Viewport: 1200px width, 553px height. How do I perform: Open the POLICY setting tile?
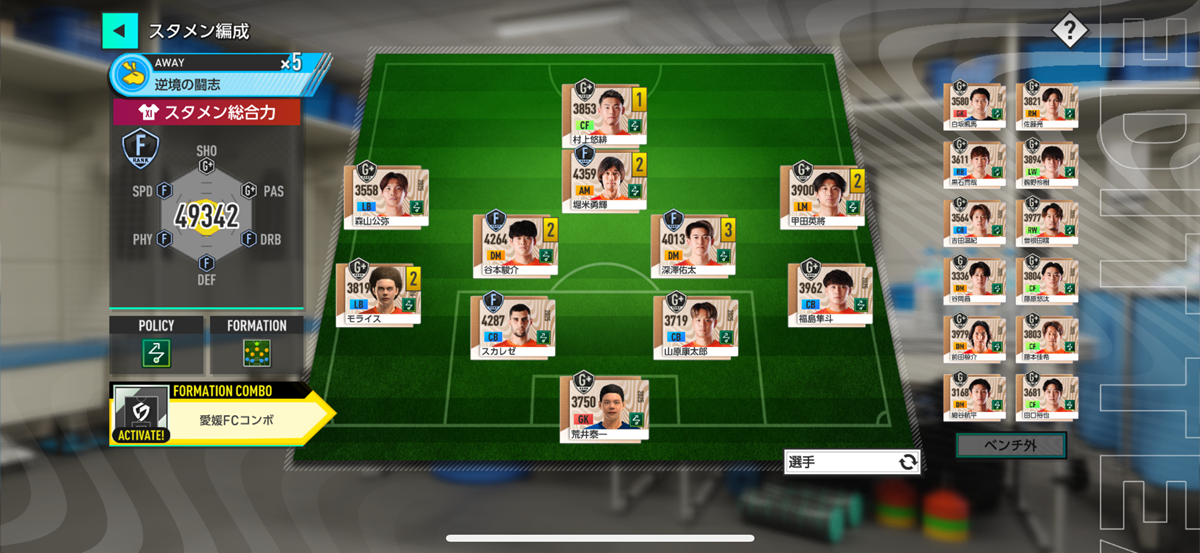(x=156, y=343)
